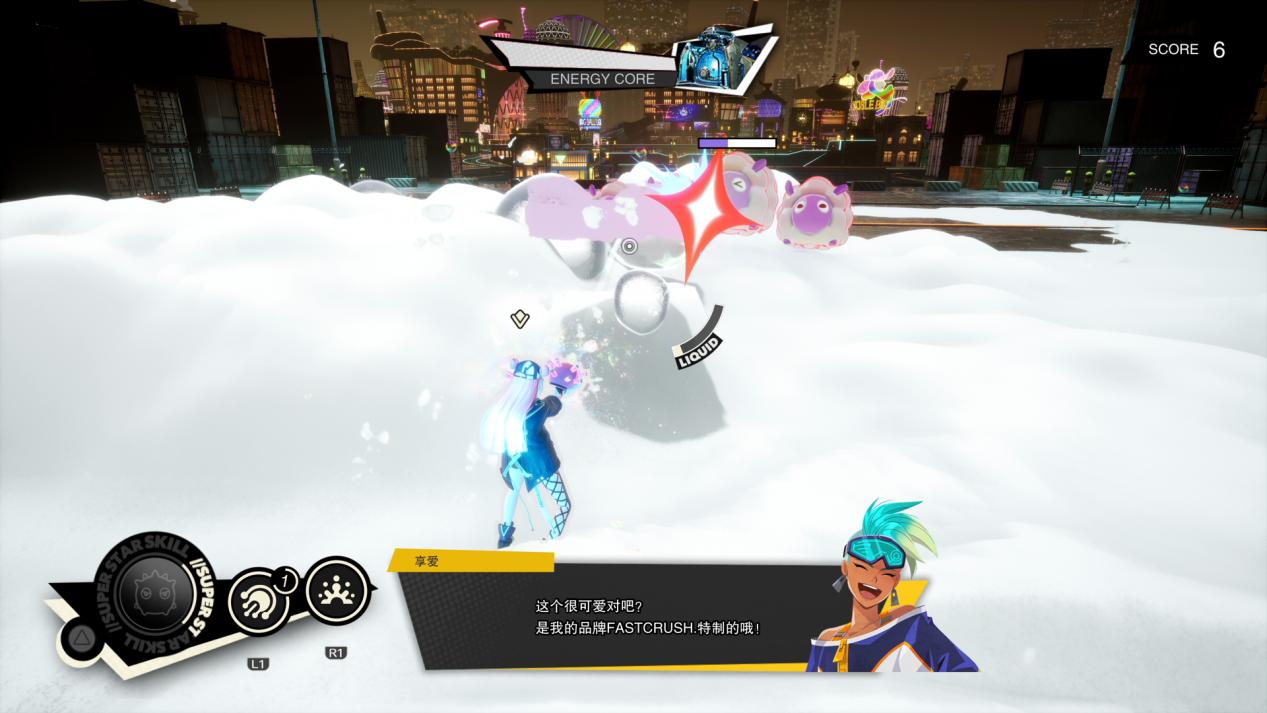Activate the Super Star Skill icon

pyautogui.click(x=154, y=593)
